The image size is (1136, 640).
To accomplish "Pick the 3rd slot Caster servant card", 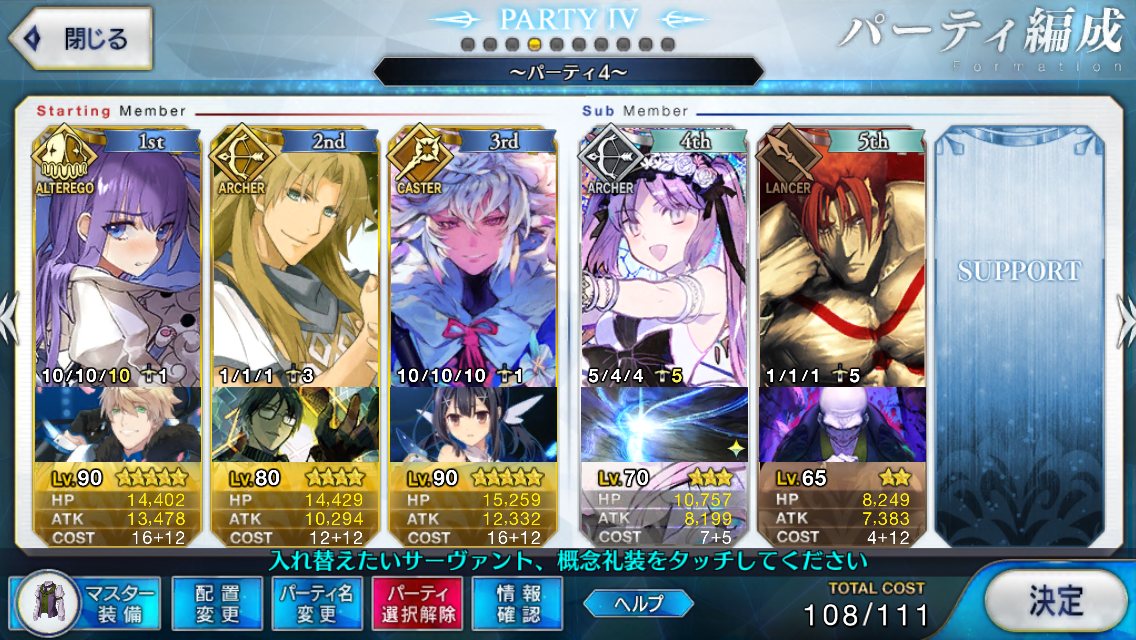I will [x=472, y=260].
